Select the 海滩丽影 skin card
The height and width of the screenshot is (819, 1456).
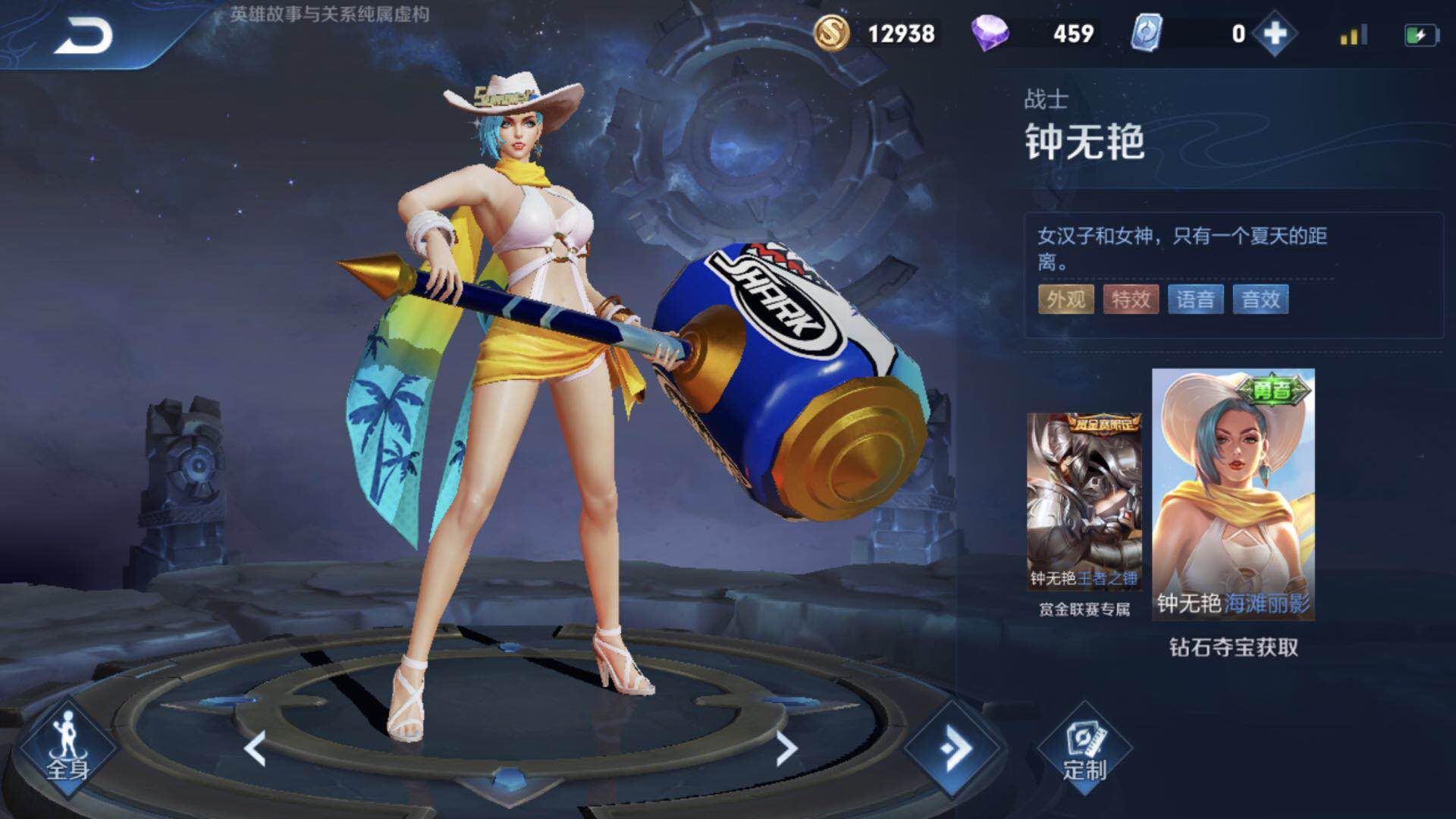pyautogui.click(x=1232, y=493)
